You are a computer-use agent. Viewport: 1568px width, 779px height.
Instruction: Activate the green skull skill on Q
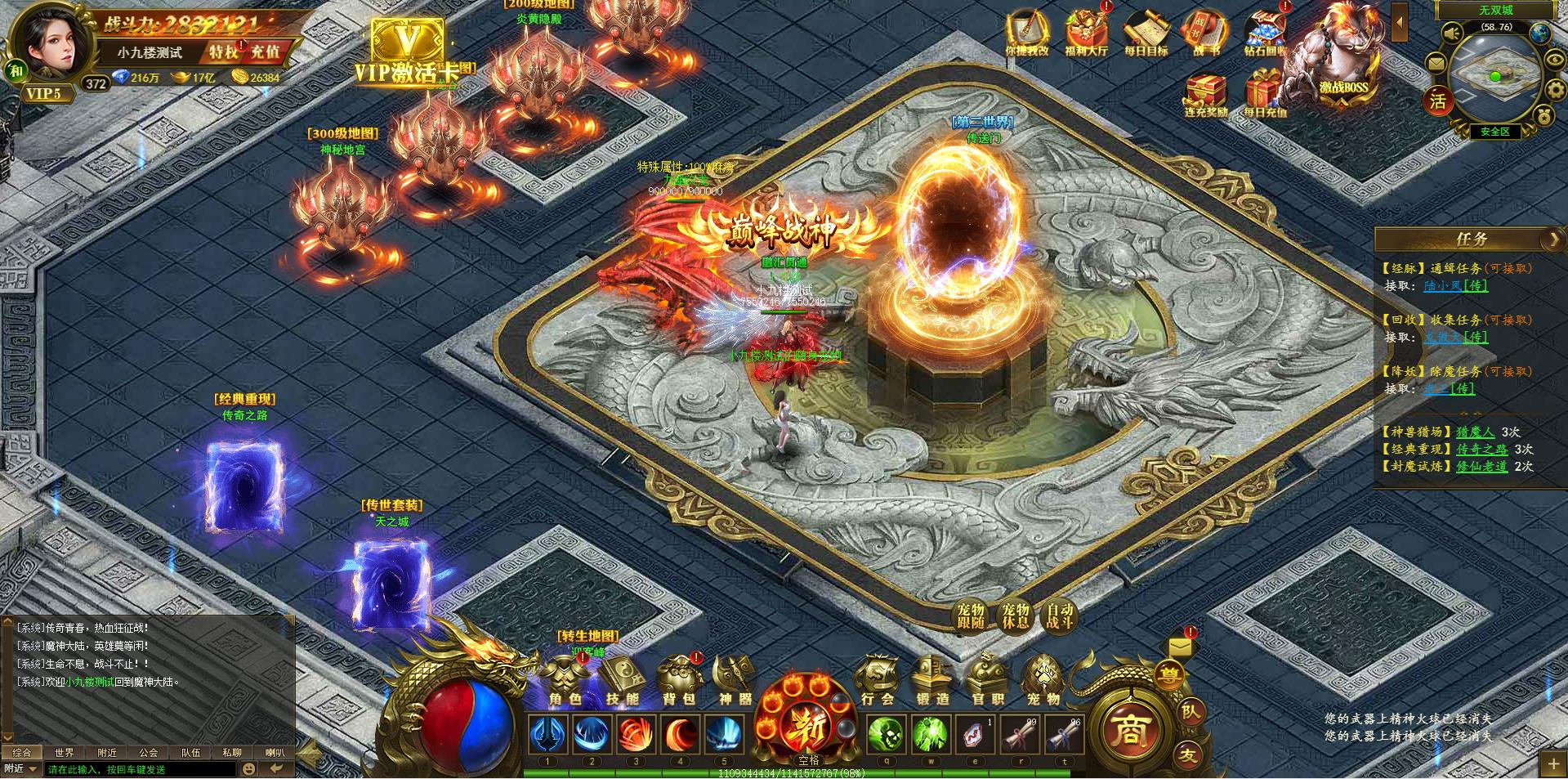click(886, 735)
